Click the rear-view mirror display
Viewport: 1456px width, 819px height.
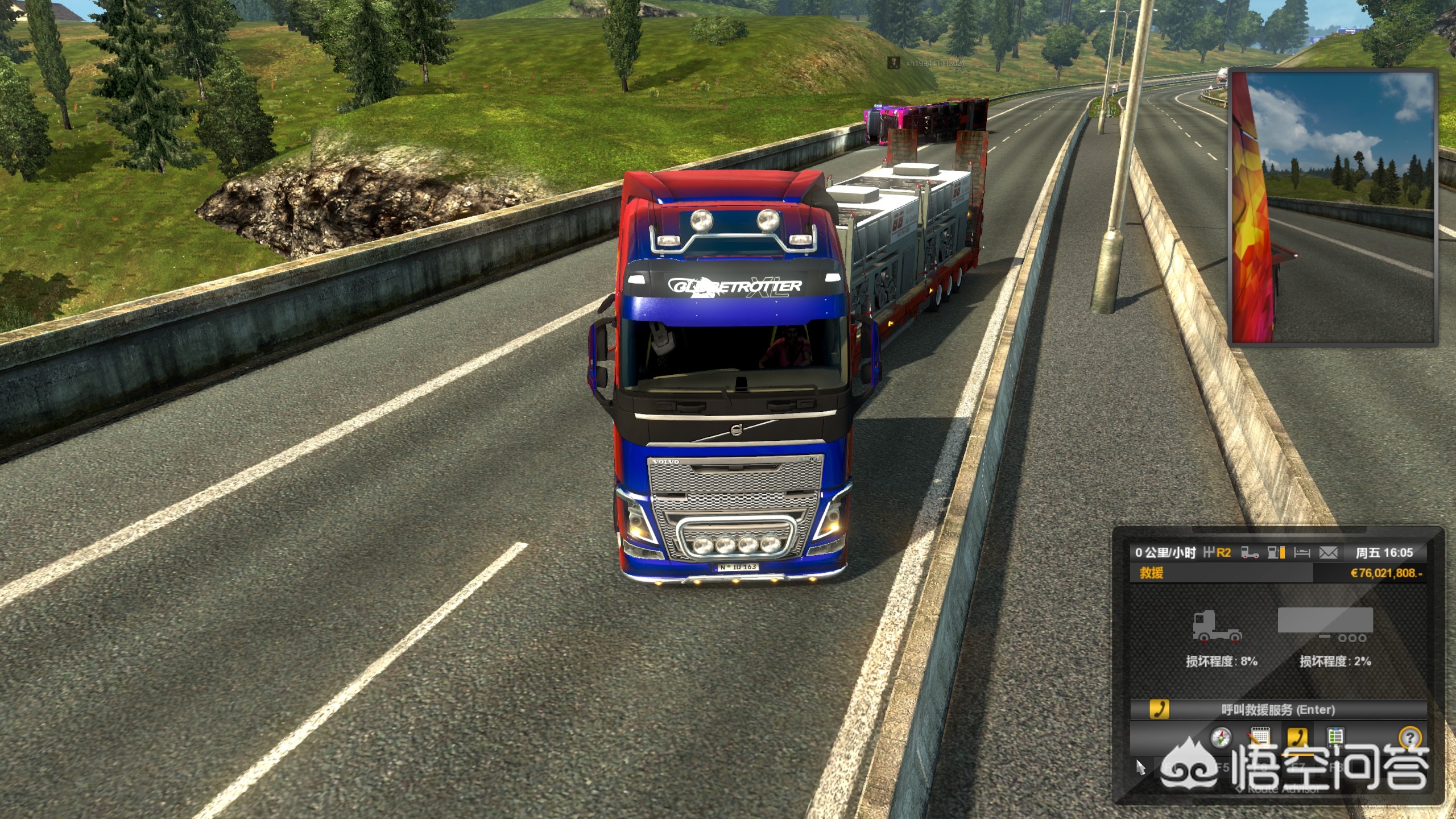[1331, 207]
